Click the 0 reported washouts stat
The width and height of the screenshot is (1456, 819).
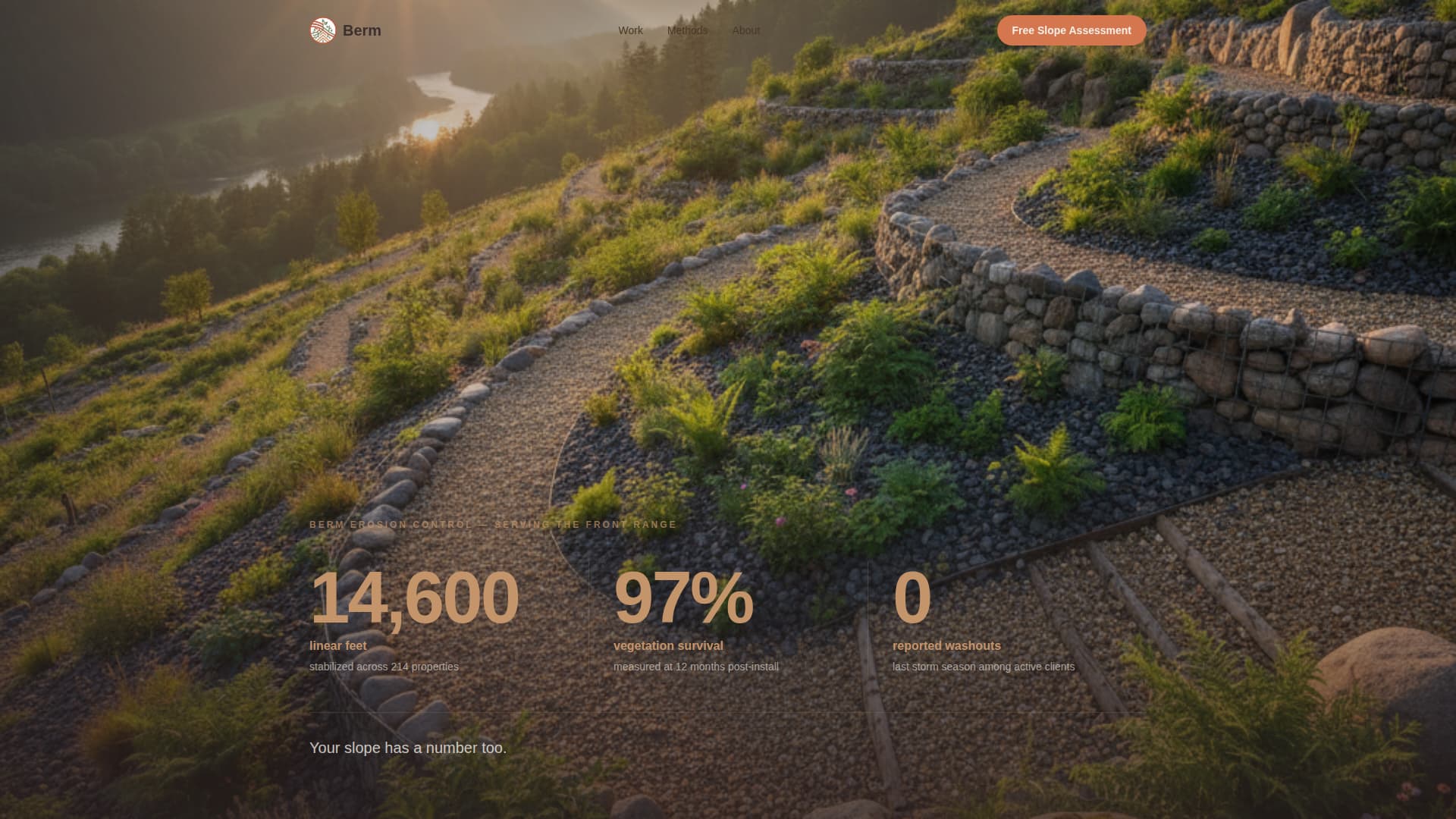pyautogui.click(x=912, y=599)
